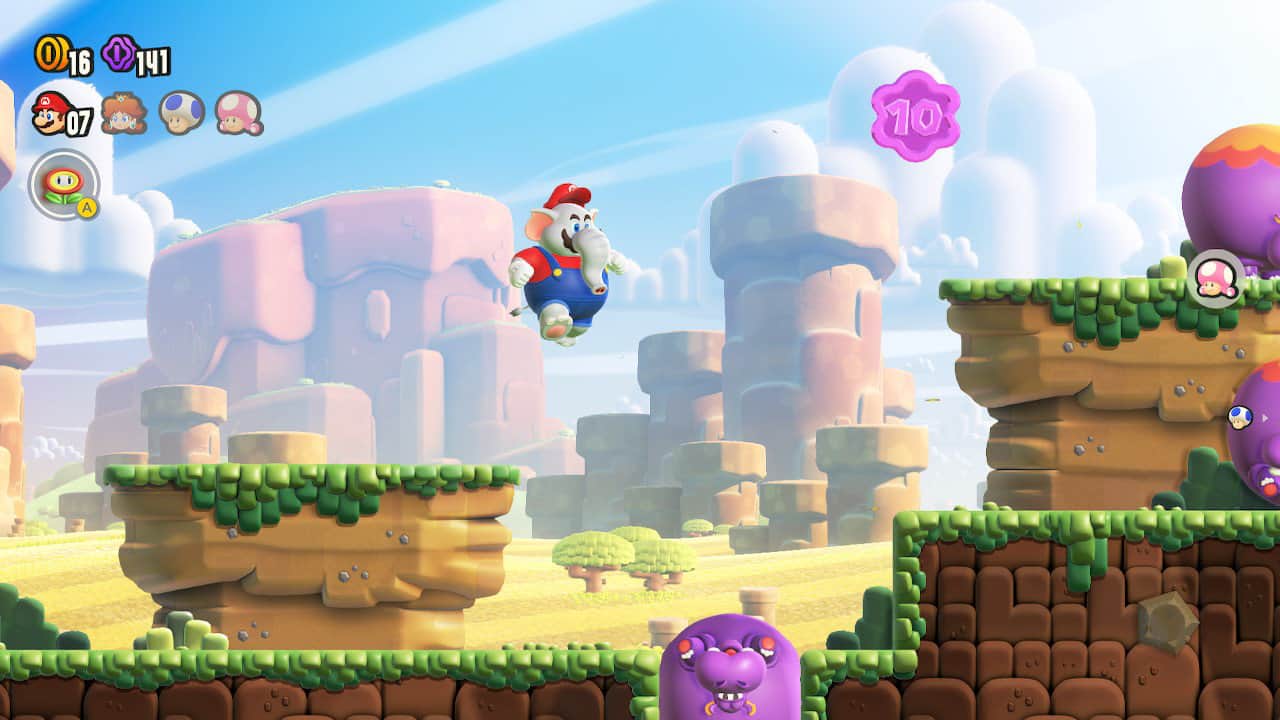Click the small white arrow on the right edge

point(1264,419)
